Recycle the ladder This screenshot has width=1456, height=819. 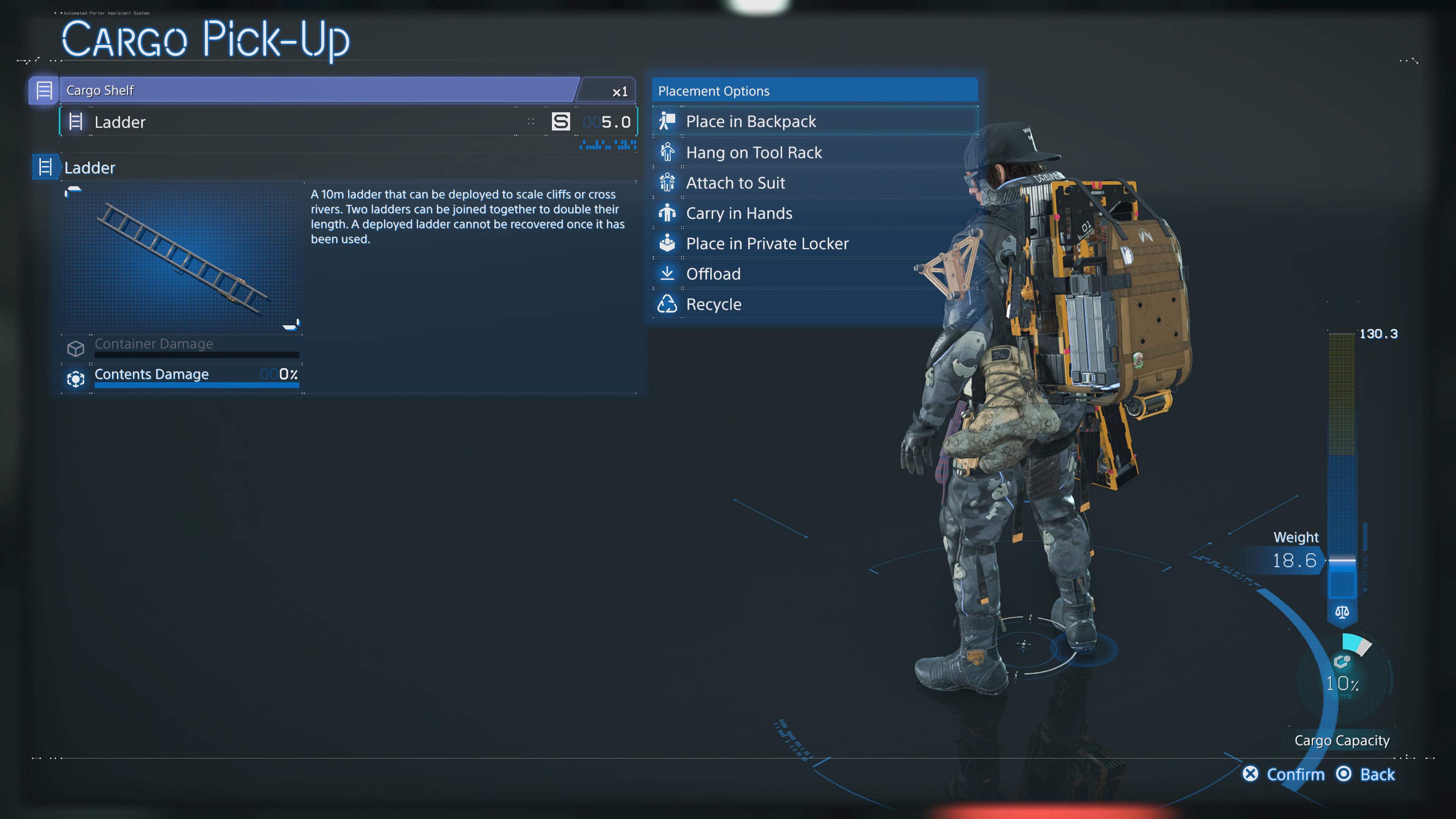[713, 304]
